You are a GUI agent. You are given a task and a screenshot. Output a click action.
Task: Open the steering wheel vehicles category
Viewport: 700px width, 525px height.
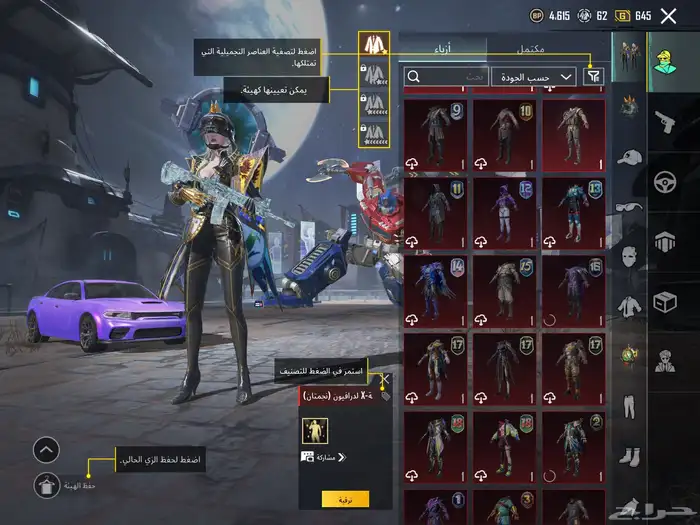662,181
